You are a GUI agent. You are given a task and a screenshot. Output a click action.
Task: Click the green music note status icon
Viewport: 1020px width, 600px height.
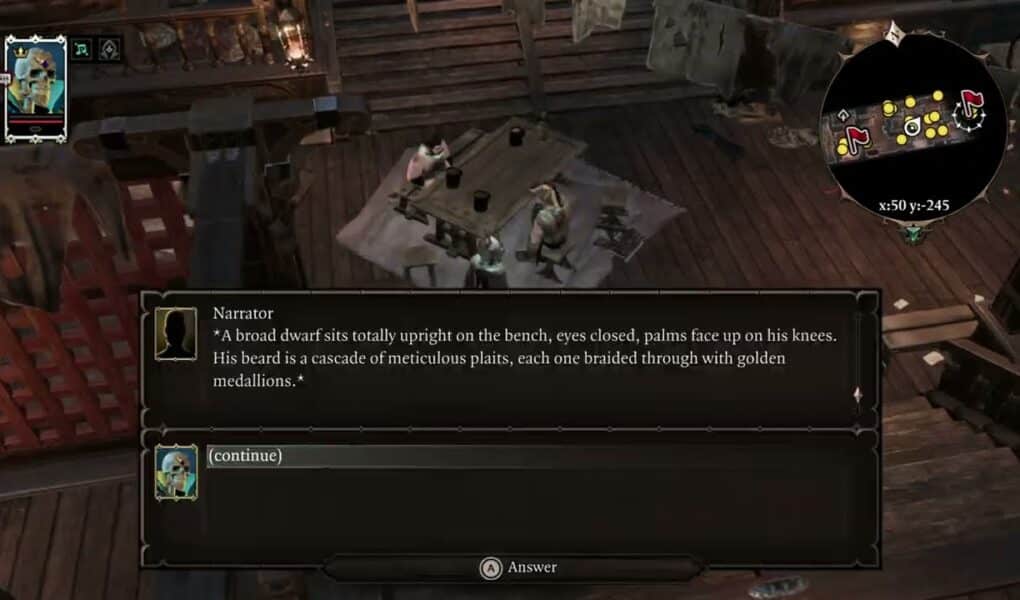tap(83, 48)
